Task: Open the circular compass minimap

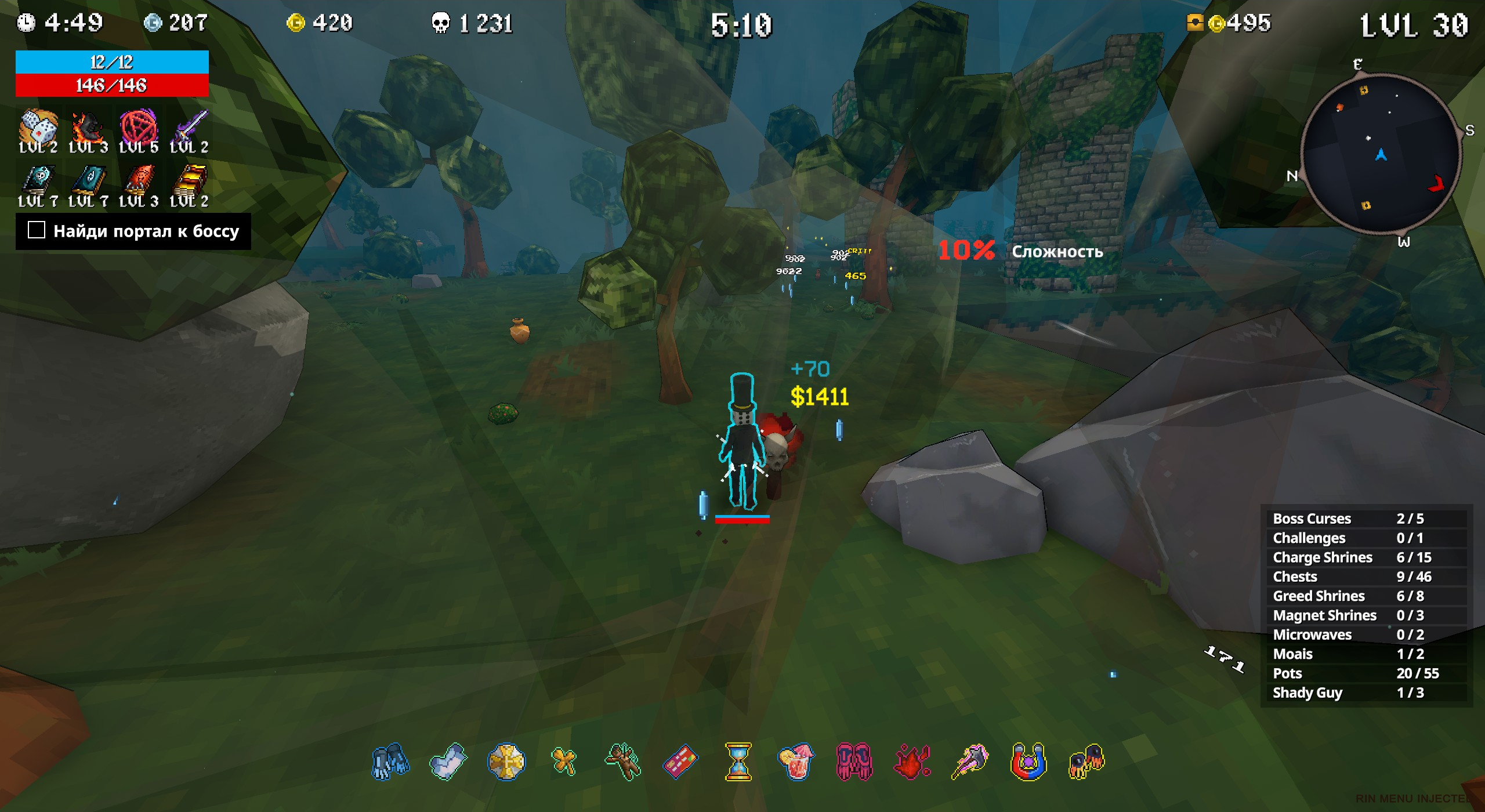Action: tap(1381, 154)
